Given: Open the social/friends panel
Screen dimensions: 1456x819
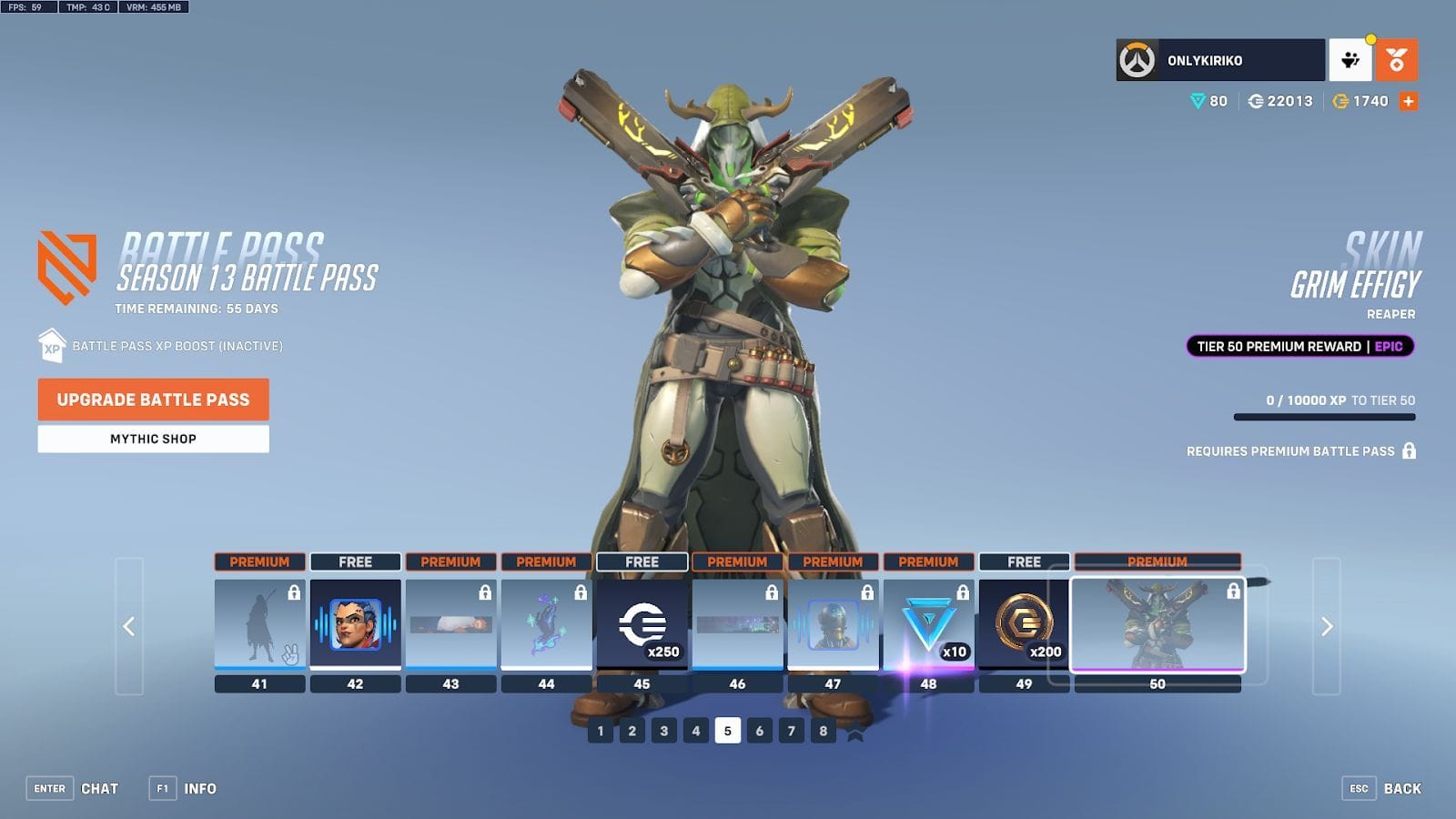Looking at the screenshot, I should [x=1350, y=59].
